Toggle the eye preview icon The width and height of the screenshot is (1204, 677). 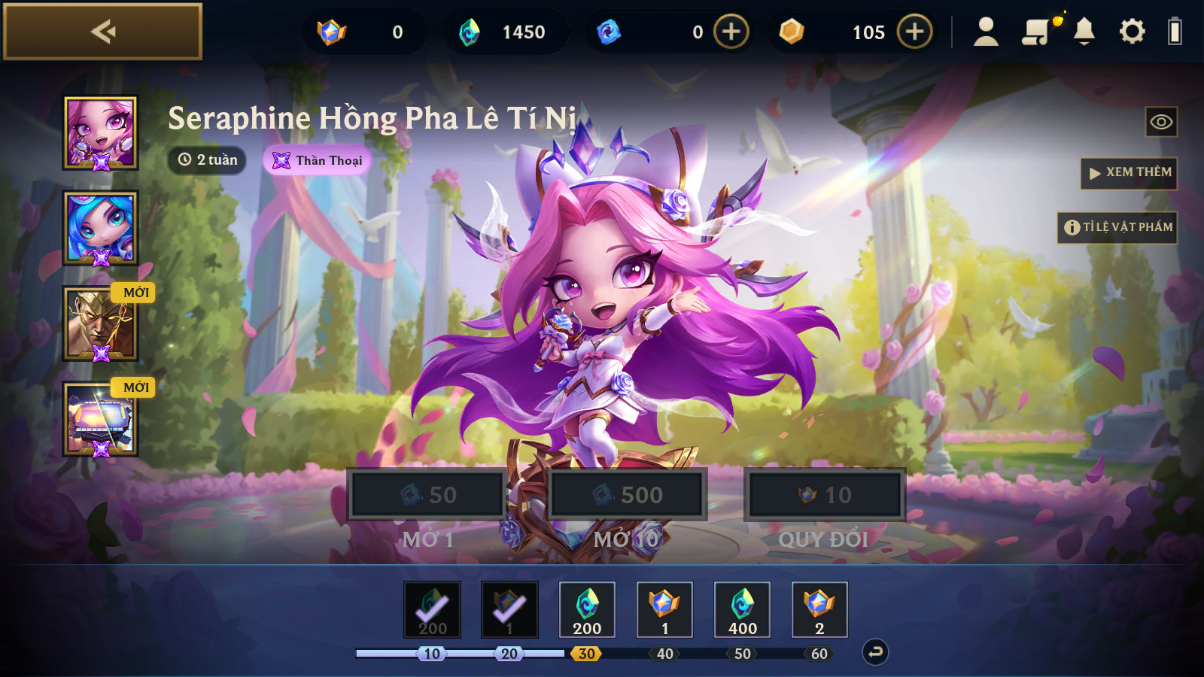tap(1160, 122)
